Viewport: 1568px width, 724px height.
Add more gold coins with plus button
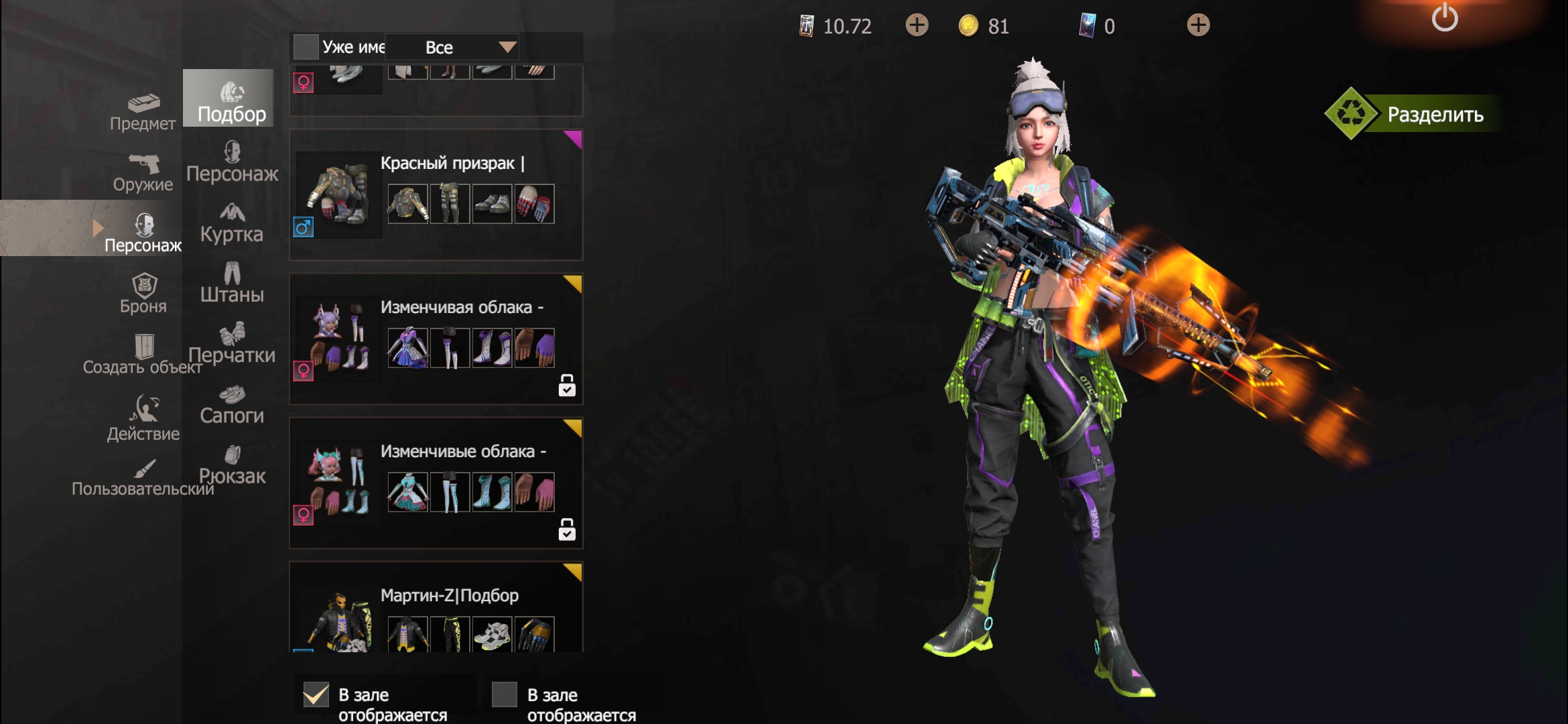click(x=917, y=25)
